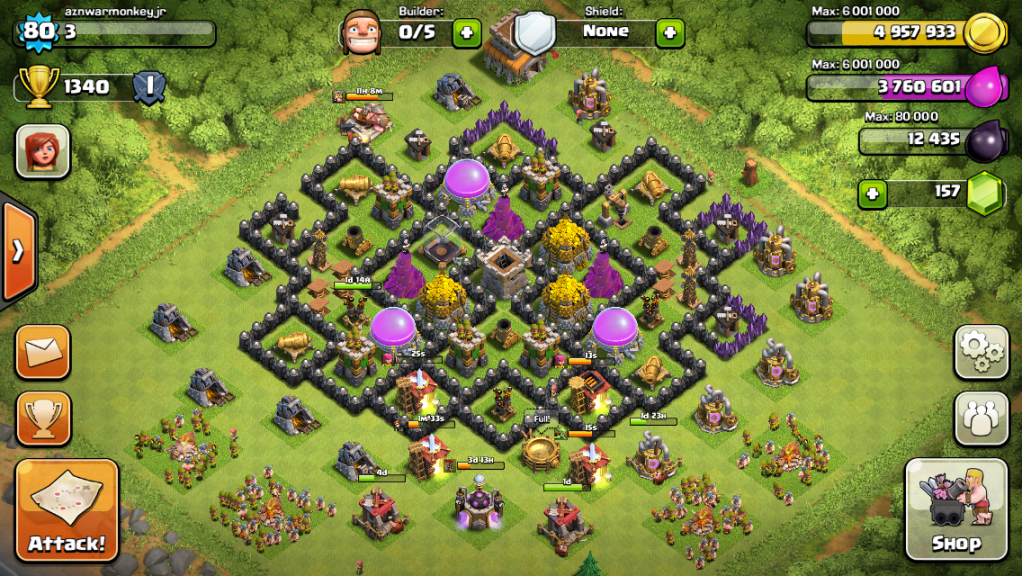The width and height of the screenshot is (1022, 576).
Task: Open the trophy leaderboard button
Action: pos(43,418)
